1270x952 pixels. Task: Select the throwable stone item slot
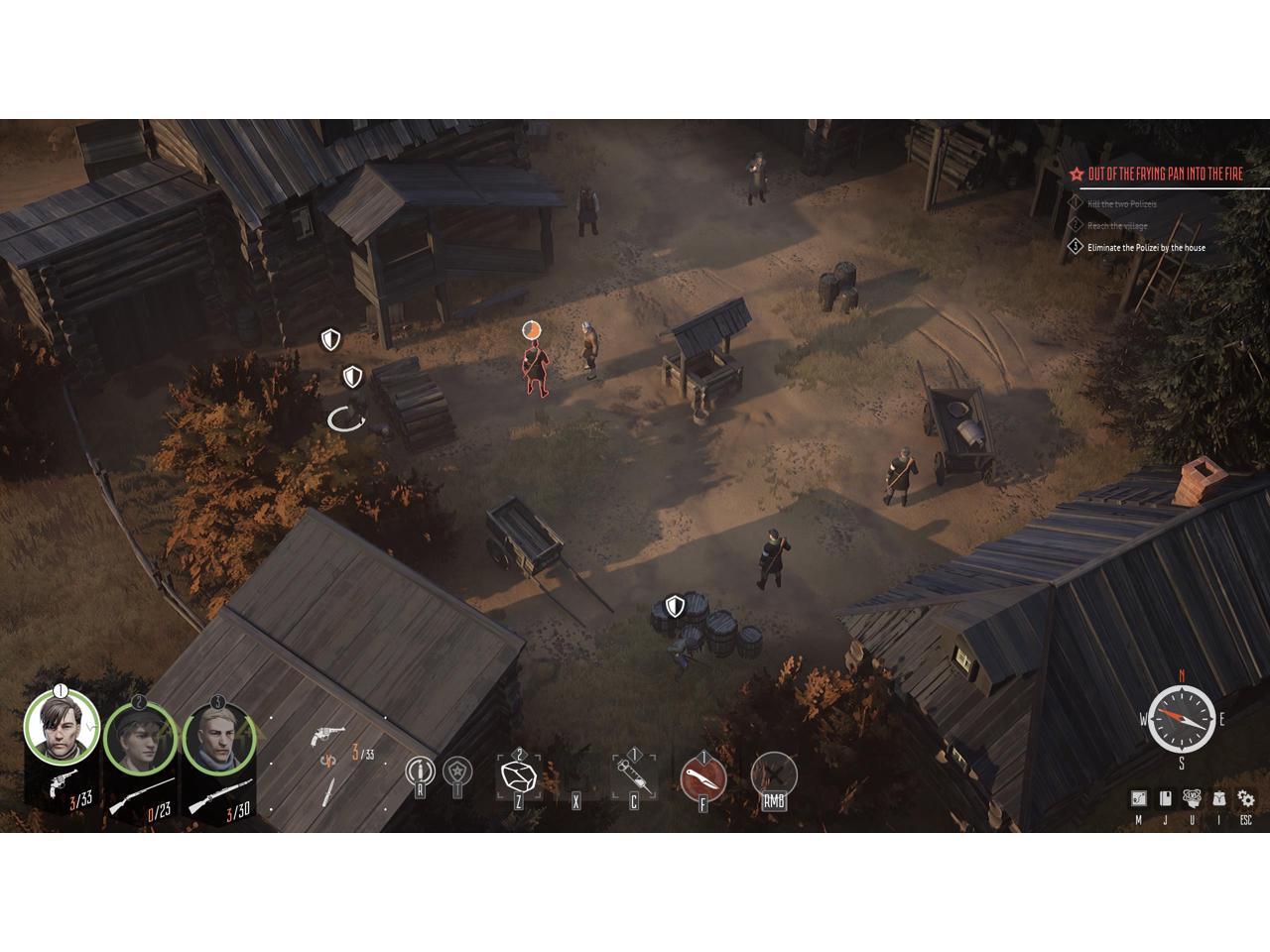point(518,776)
